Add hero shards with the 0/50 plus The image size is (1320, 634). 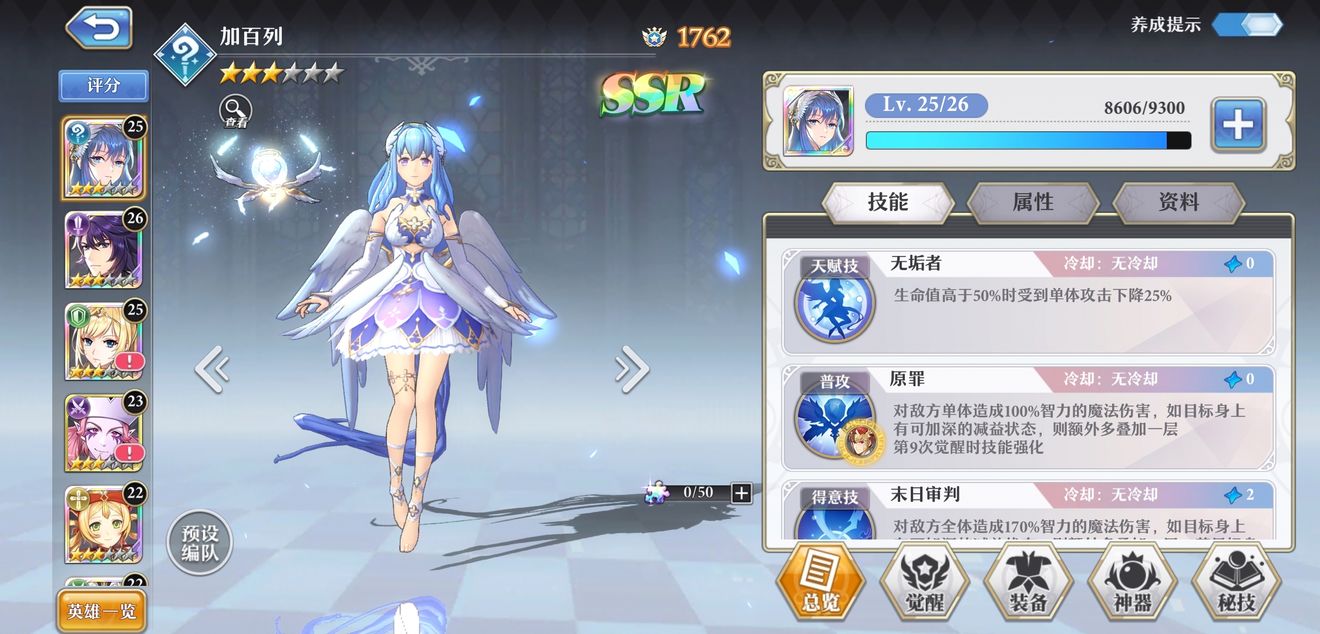pos(741,492)
